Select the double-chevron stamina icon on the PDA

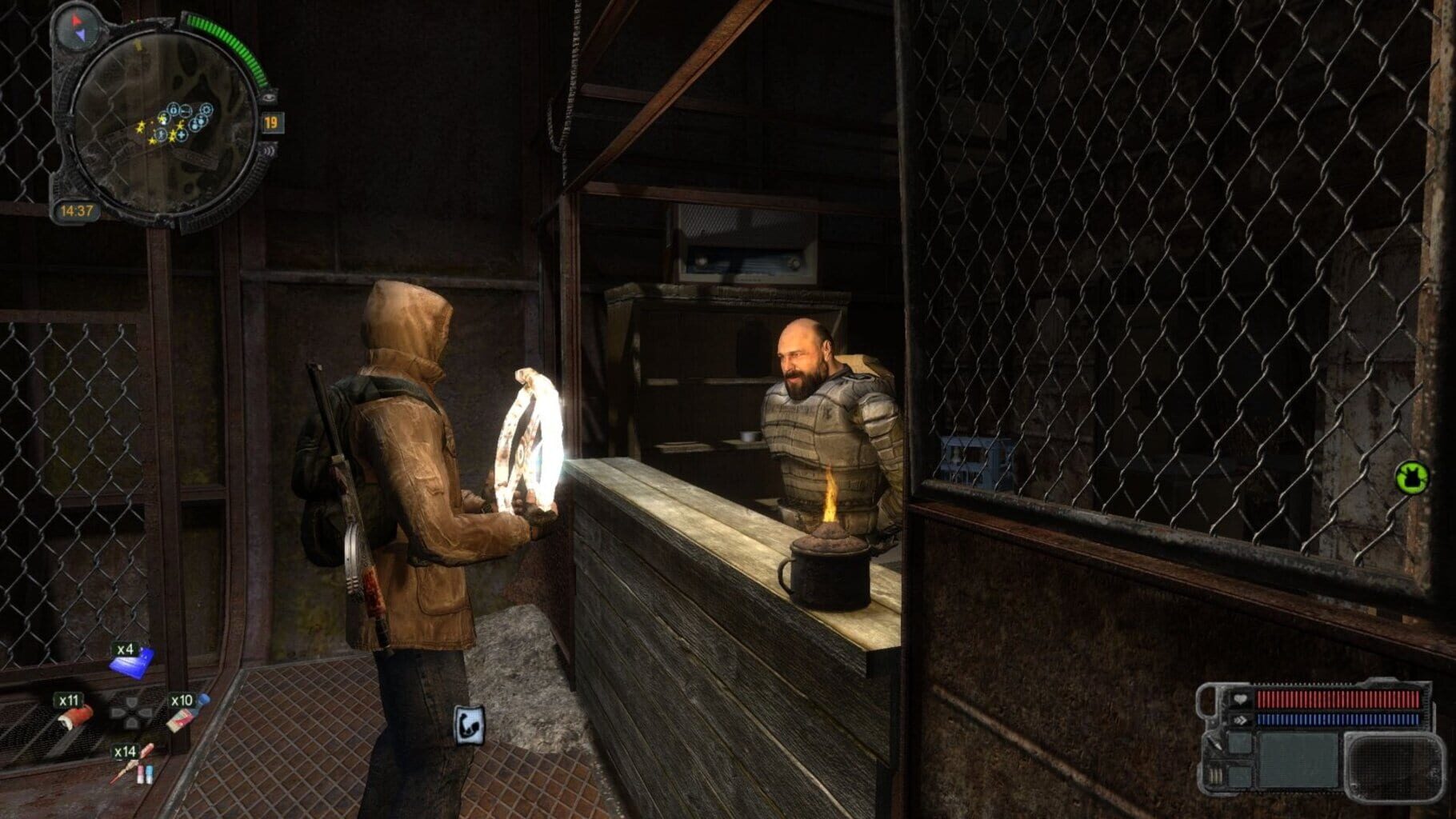[1242, 720]
